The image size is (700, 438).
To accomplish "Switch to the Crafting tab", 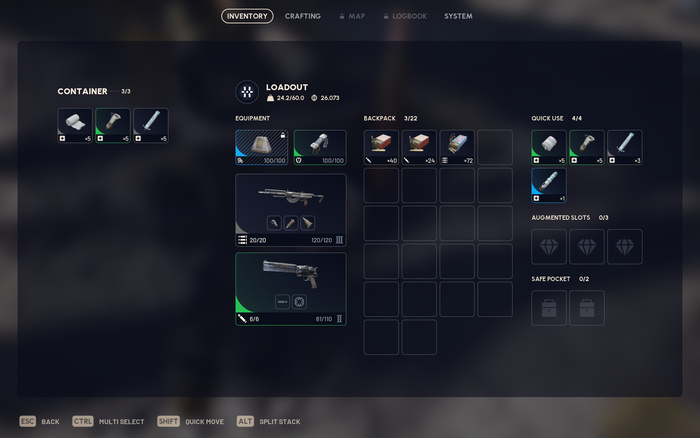I will coord(303,16).
